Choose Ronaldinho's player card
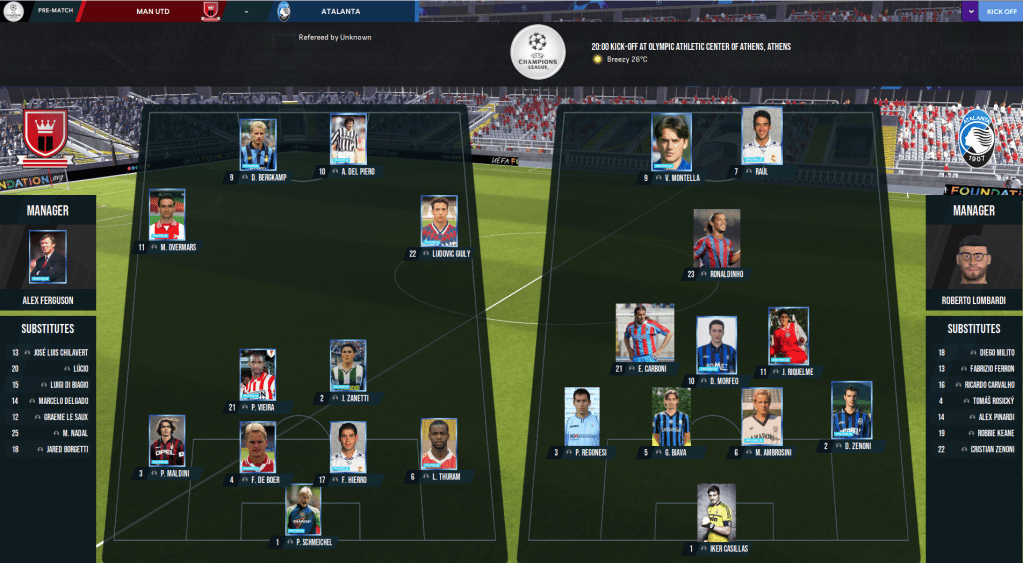Screen dimensions: 1023x563 (717, 238)
